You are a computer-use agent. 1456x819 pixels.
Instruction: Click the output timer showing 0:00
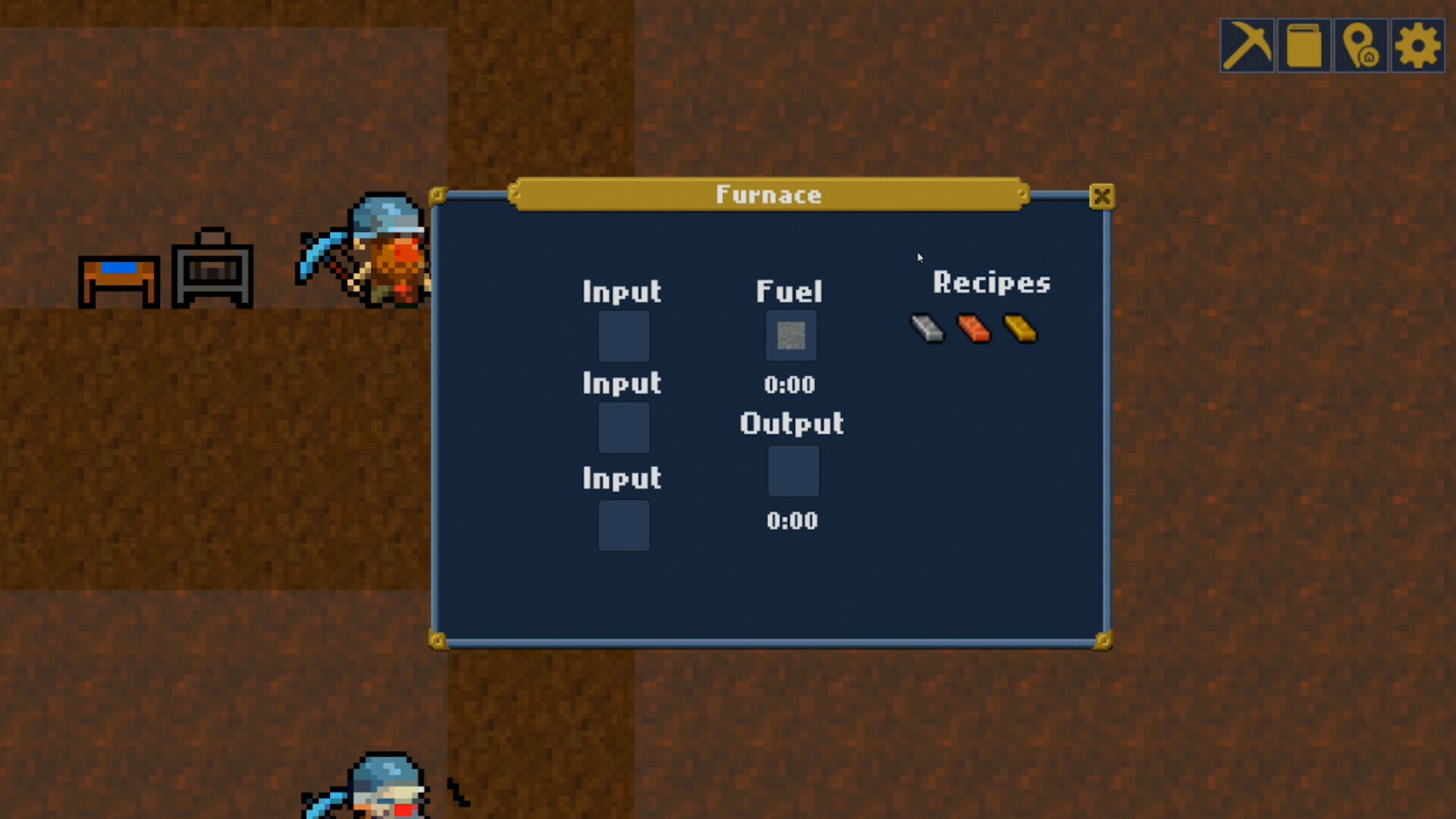tap(792, 520)
